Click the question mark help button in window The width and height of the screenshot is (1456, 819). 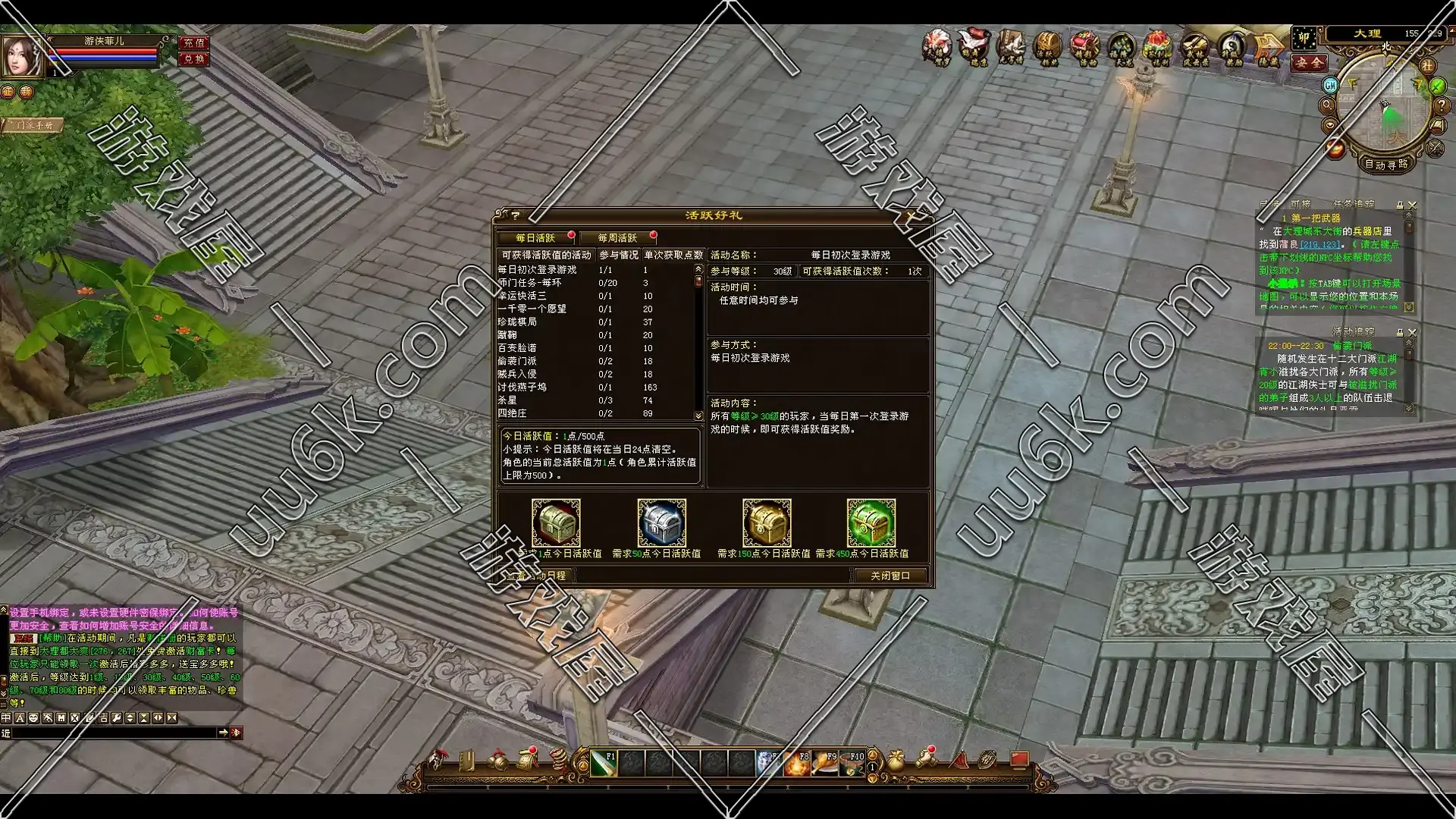[516, 215]
